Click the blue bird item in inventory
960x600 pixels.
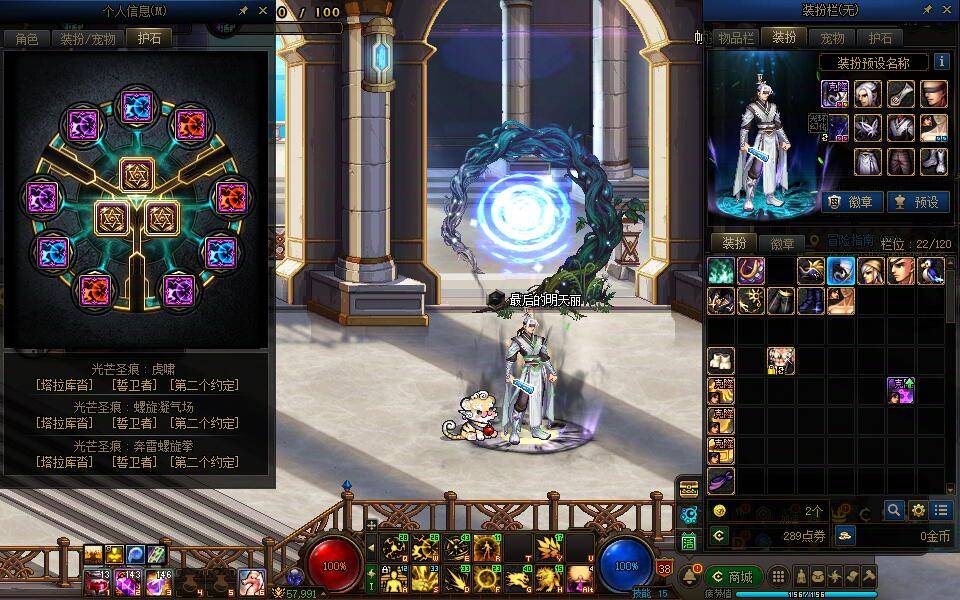click(931, 271)
